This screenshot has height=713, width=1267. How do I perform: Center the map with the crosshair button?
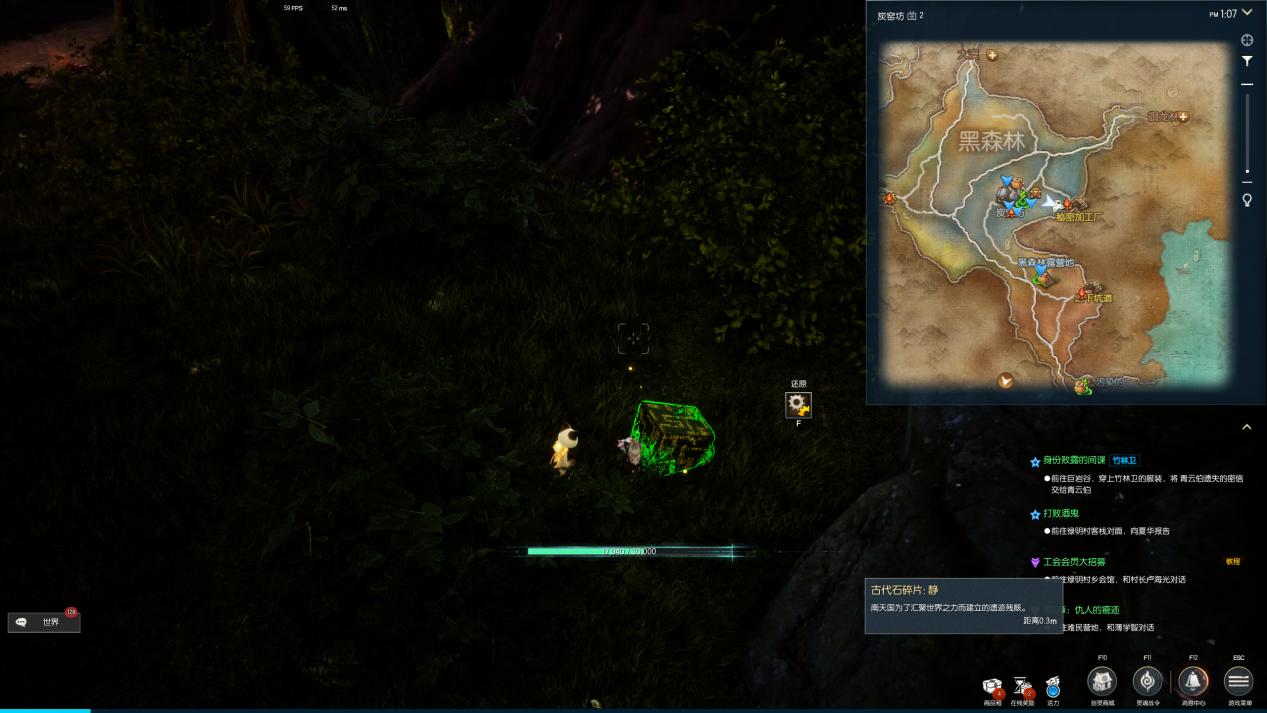(1247, 41)
